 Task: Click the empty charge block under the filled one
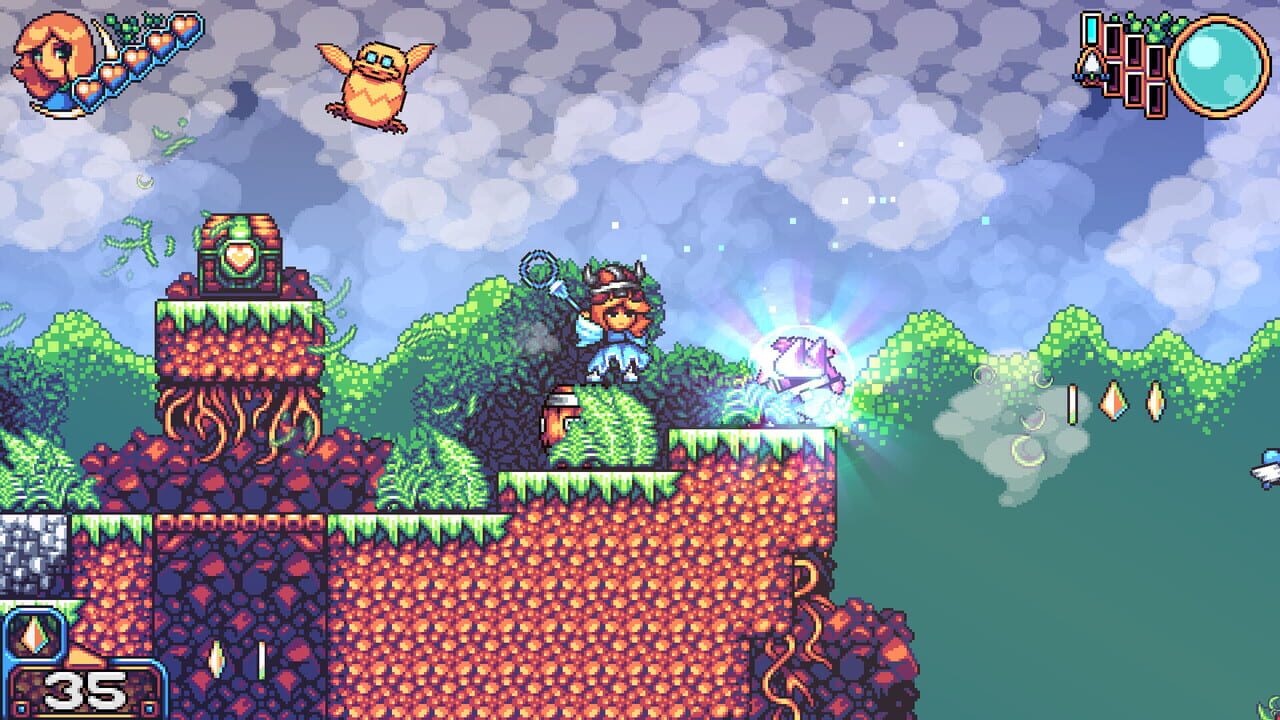tap(1113, 78)
